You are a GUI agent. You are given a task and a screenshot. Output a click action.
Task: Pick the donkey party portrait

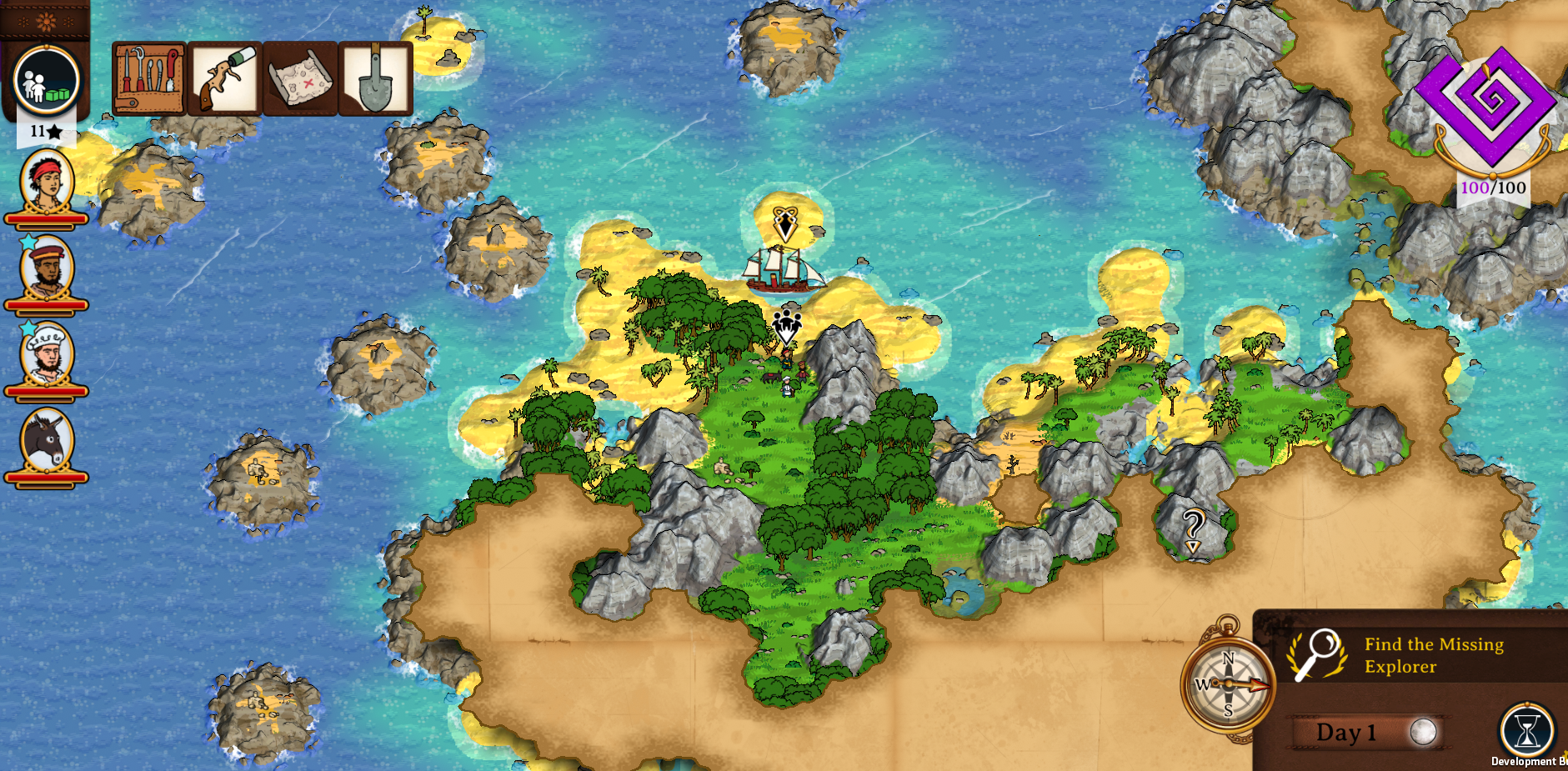pyautogui.click(x=47, y=440)
